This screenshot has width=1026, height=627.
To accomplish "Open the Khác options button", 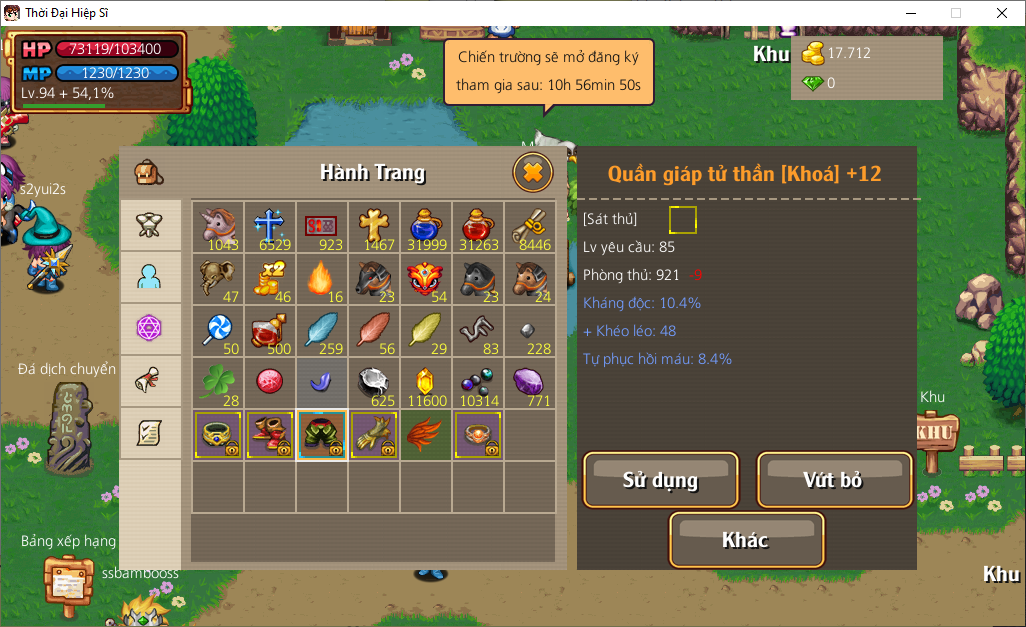I will pos(746,540).
